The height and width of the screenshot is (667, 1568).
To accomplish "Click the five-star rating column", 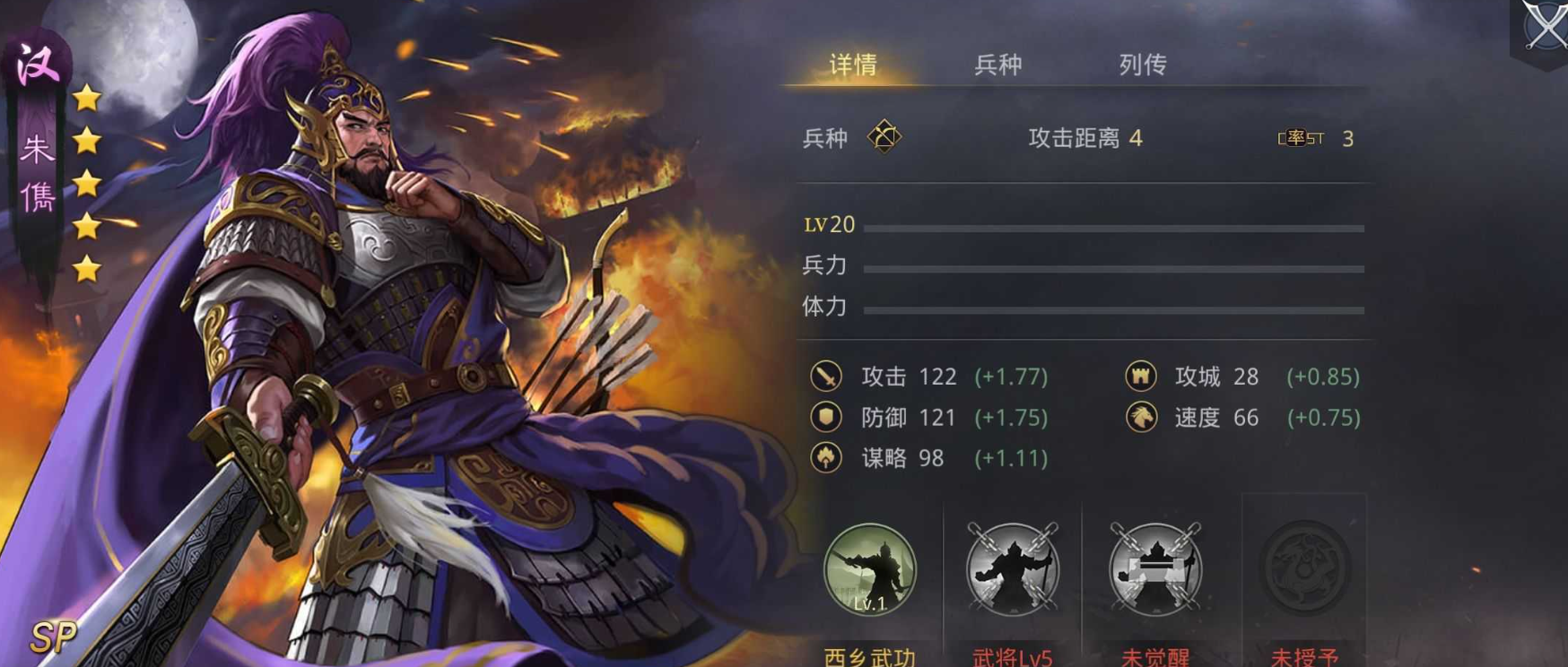I will click(x=87, y=179).
